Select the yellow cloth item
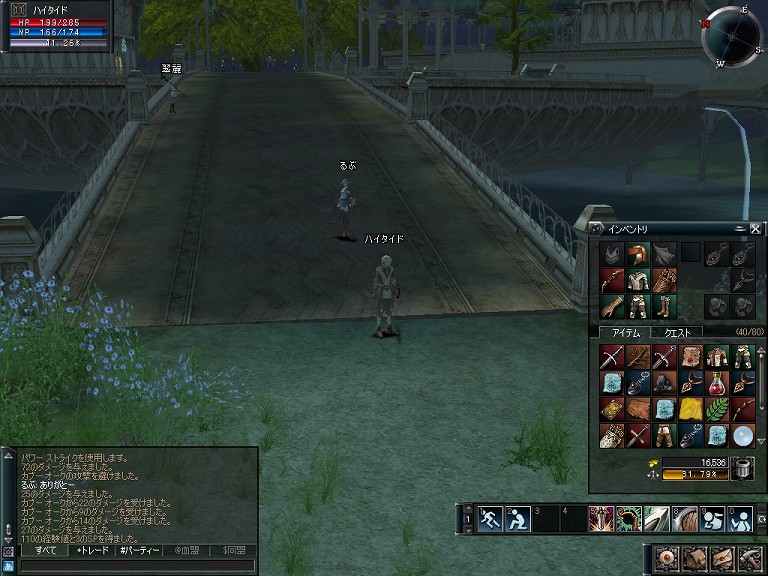Viewport: 768px width, 576px height. click(x=690, y=409)
